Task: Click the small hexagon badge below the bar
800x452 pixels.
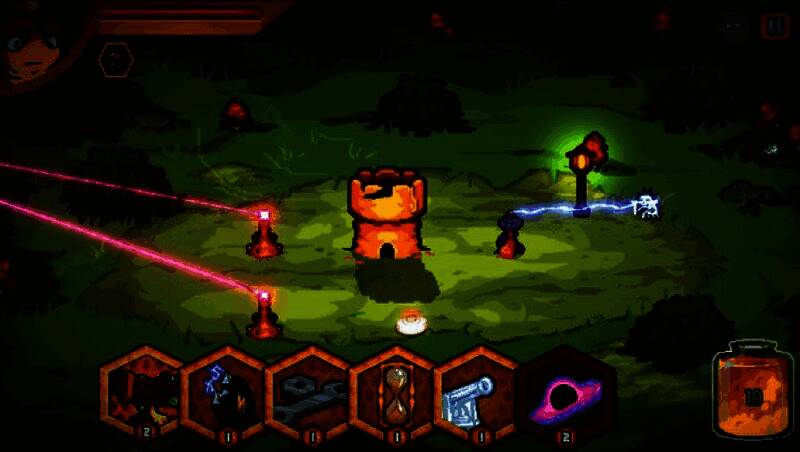Action: [116, 60]
